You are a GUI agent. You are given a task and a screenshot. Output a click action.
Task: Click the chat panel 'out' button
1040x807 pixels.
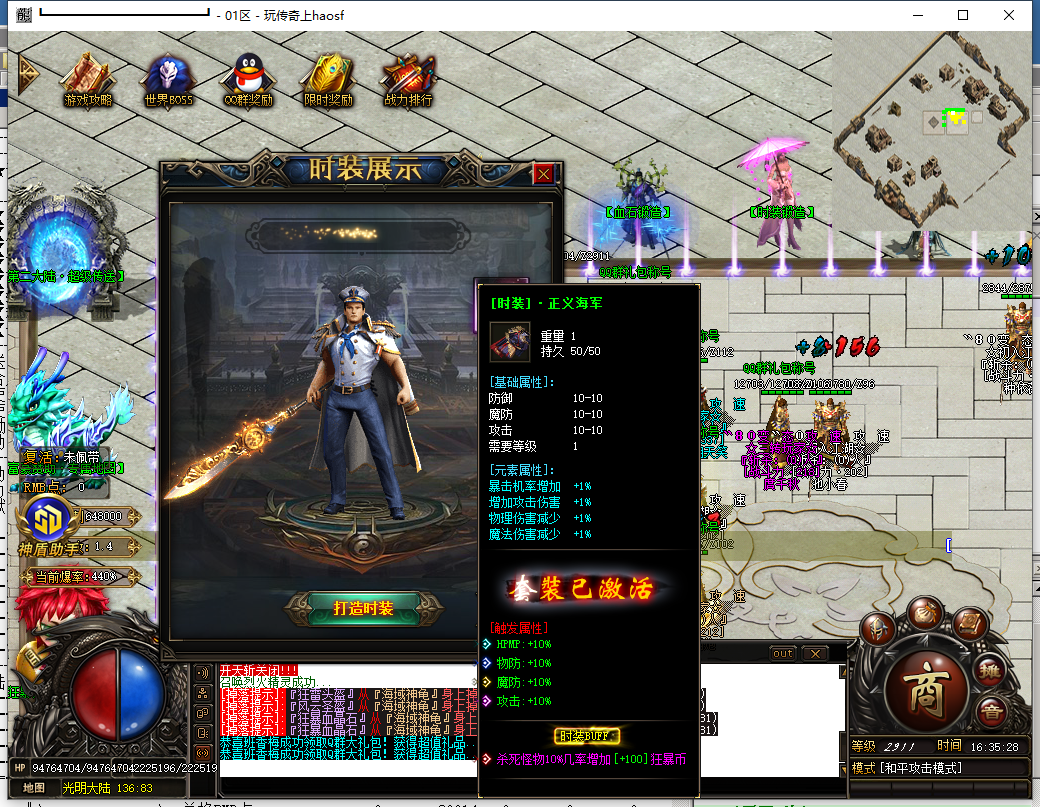coord(783,653)
